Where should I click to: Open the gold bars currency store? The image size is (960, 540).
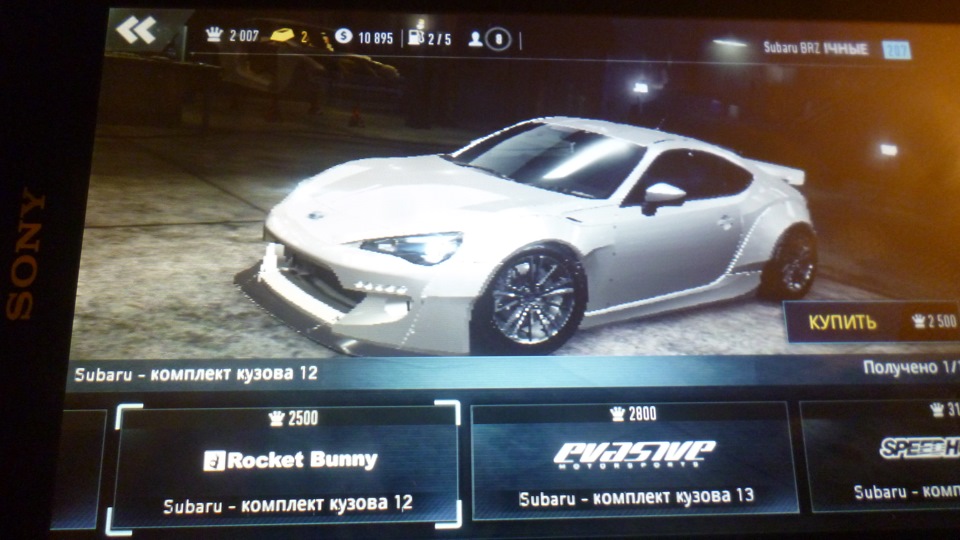click(290, 38)
